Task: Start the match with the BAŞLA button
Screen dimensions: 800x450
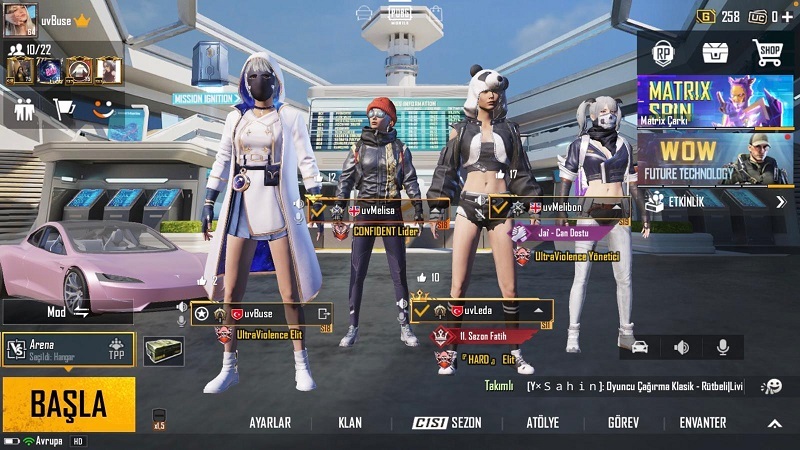Action: coord(68,404)
